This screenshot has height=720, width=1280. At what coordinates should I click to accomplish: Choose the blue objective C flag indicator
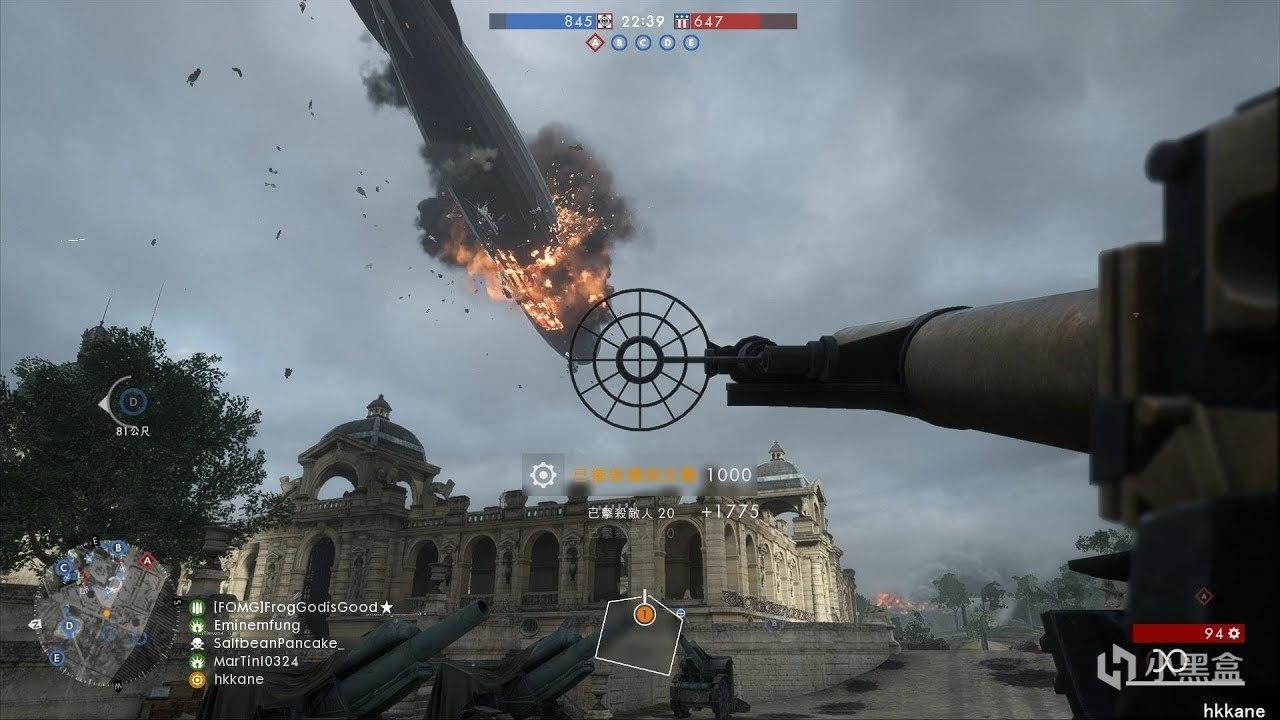(x=643, y=43)
